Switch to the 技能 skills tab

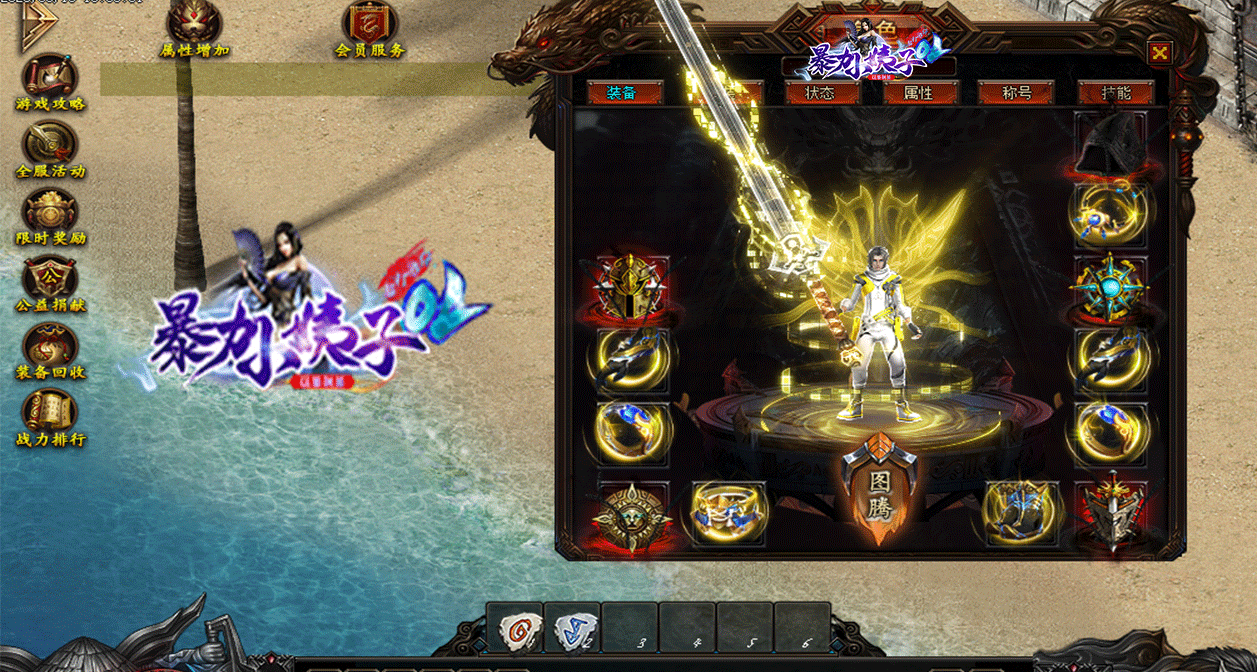[x=1116, y=93]
